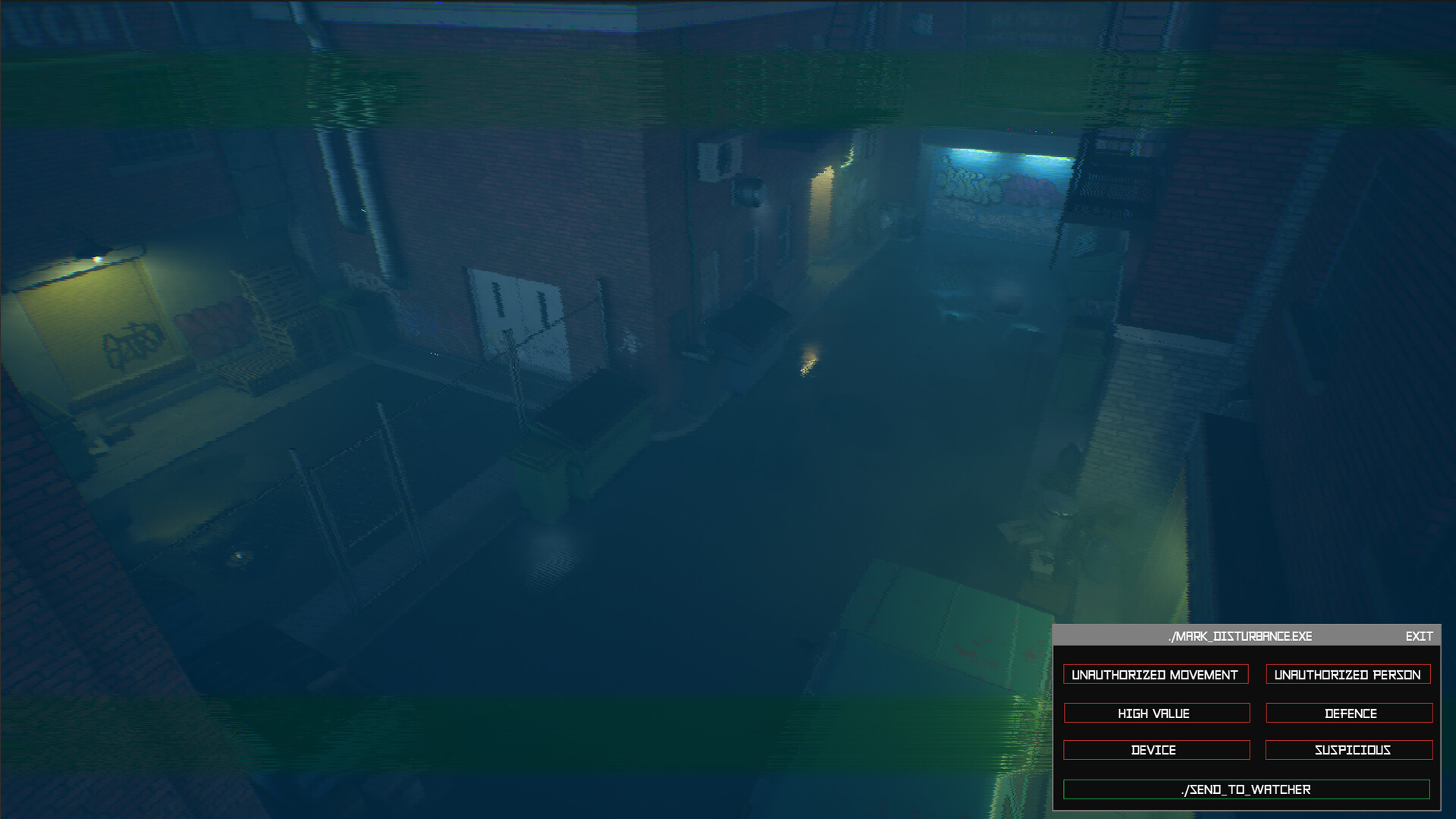The width and height of the screenshot is (1456, 819).
Task: Choose the High Value disturbance tag
Action: [x=1156, y=713]
